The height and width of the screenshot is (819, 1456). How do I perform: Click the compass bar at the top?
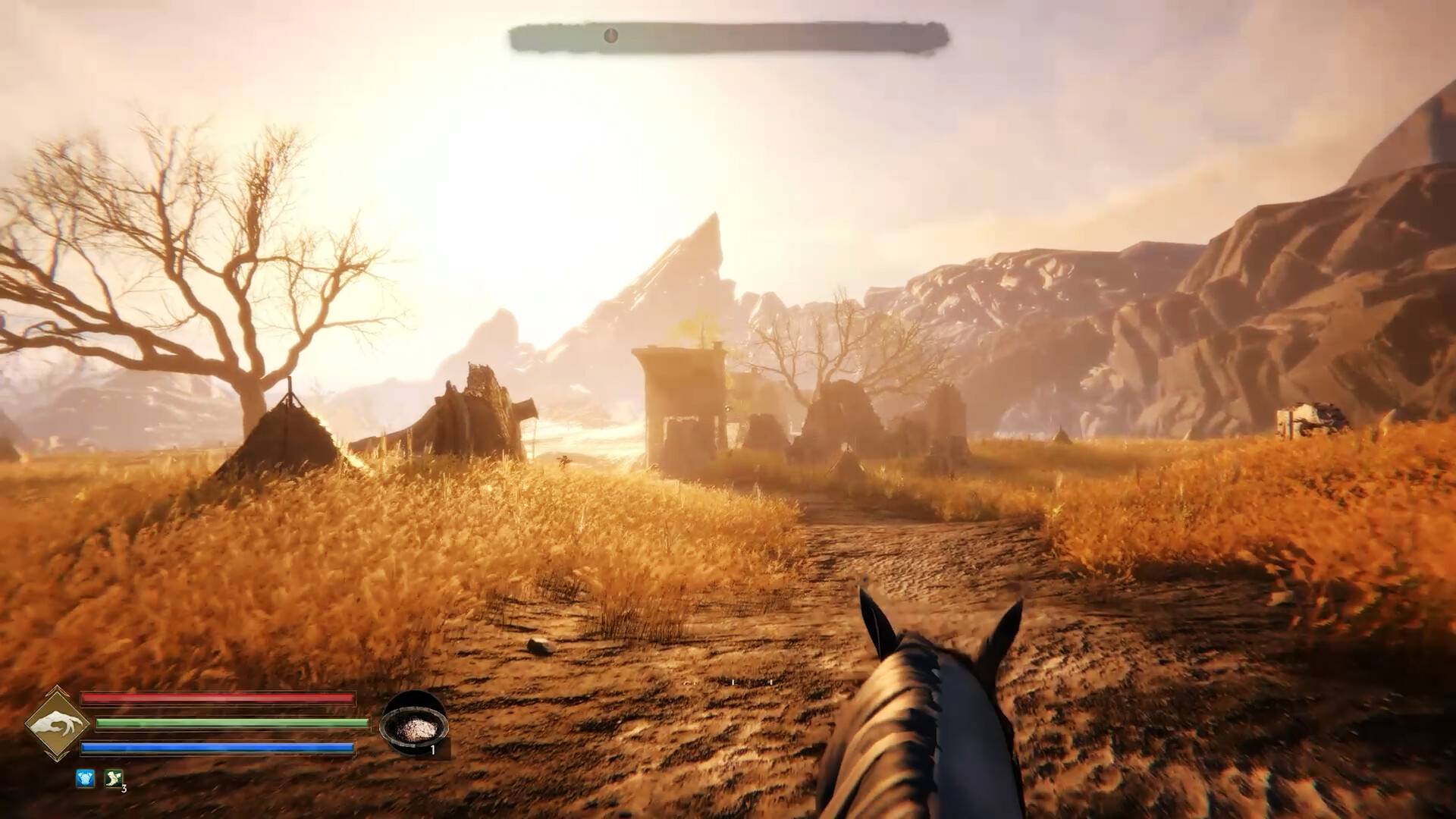(729, 36)
